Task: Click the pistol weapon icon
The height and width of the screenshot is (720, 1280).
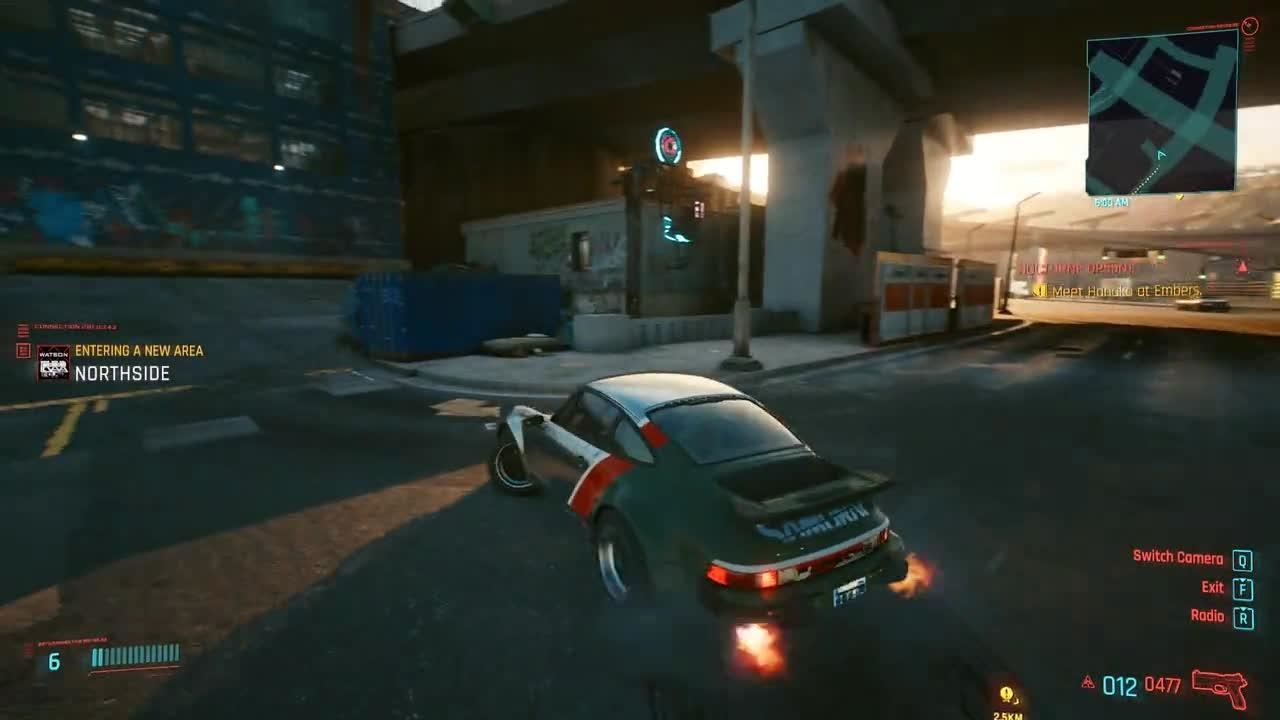Action: pos(1220,686)
